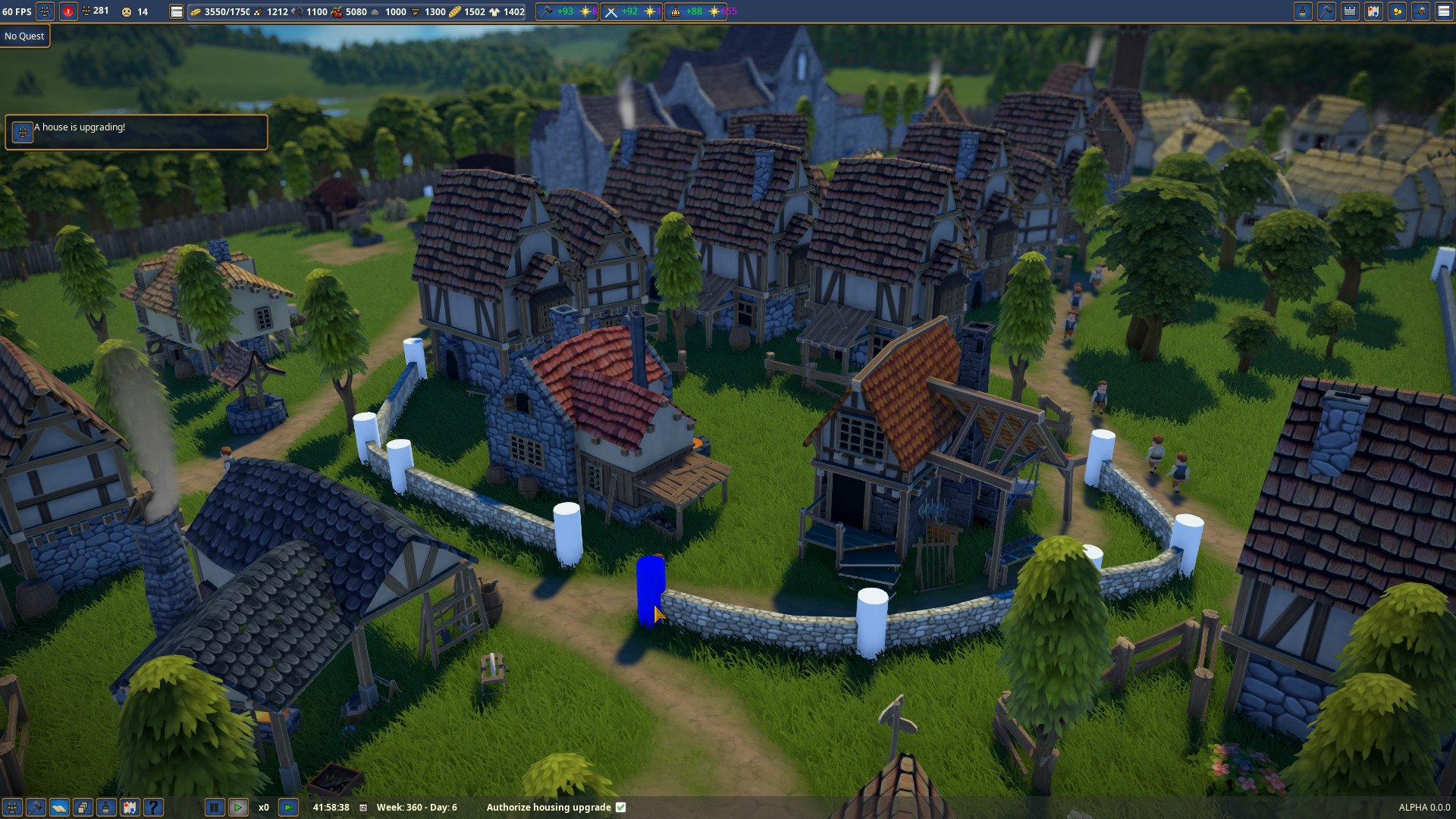Click the red alert icon
This screenshot has height=819, width=1456.
pos(68,11)
